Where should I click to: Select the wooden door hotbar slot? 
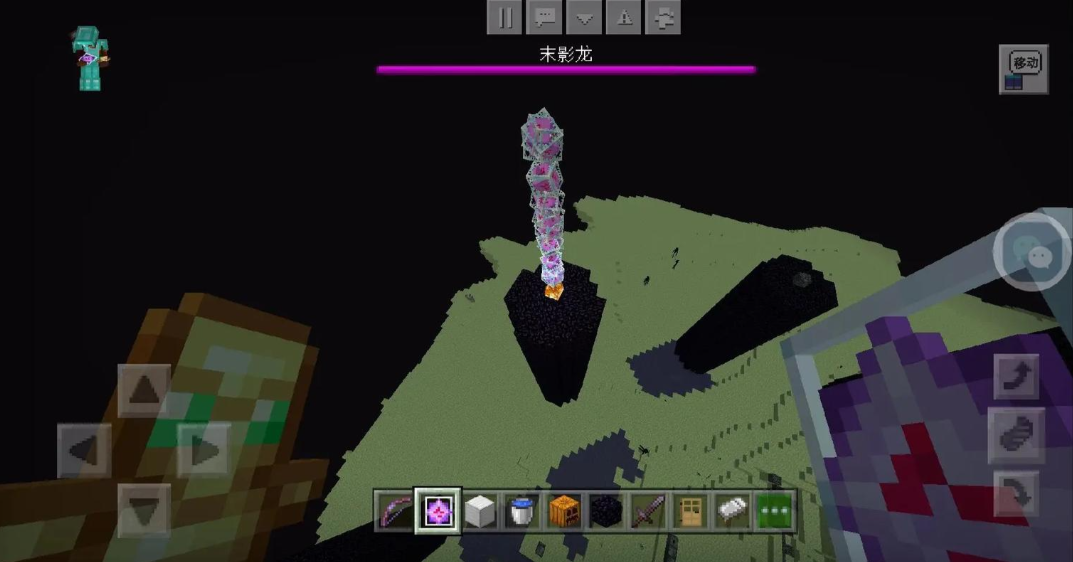[x=689, y=511]
